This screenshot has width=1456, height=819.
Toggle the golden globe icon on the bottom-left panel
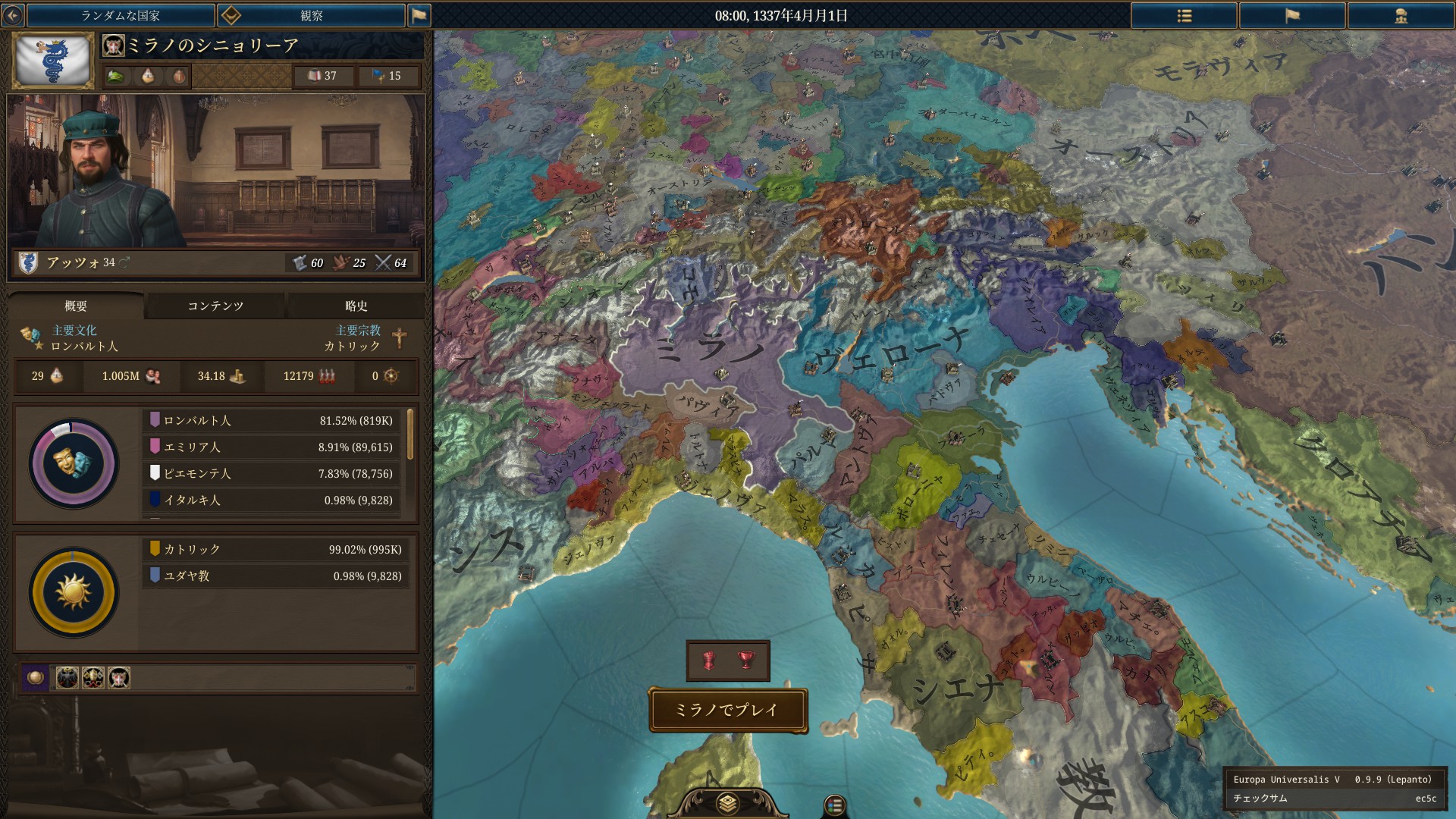click(35, 679)
